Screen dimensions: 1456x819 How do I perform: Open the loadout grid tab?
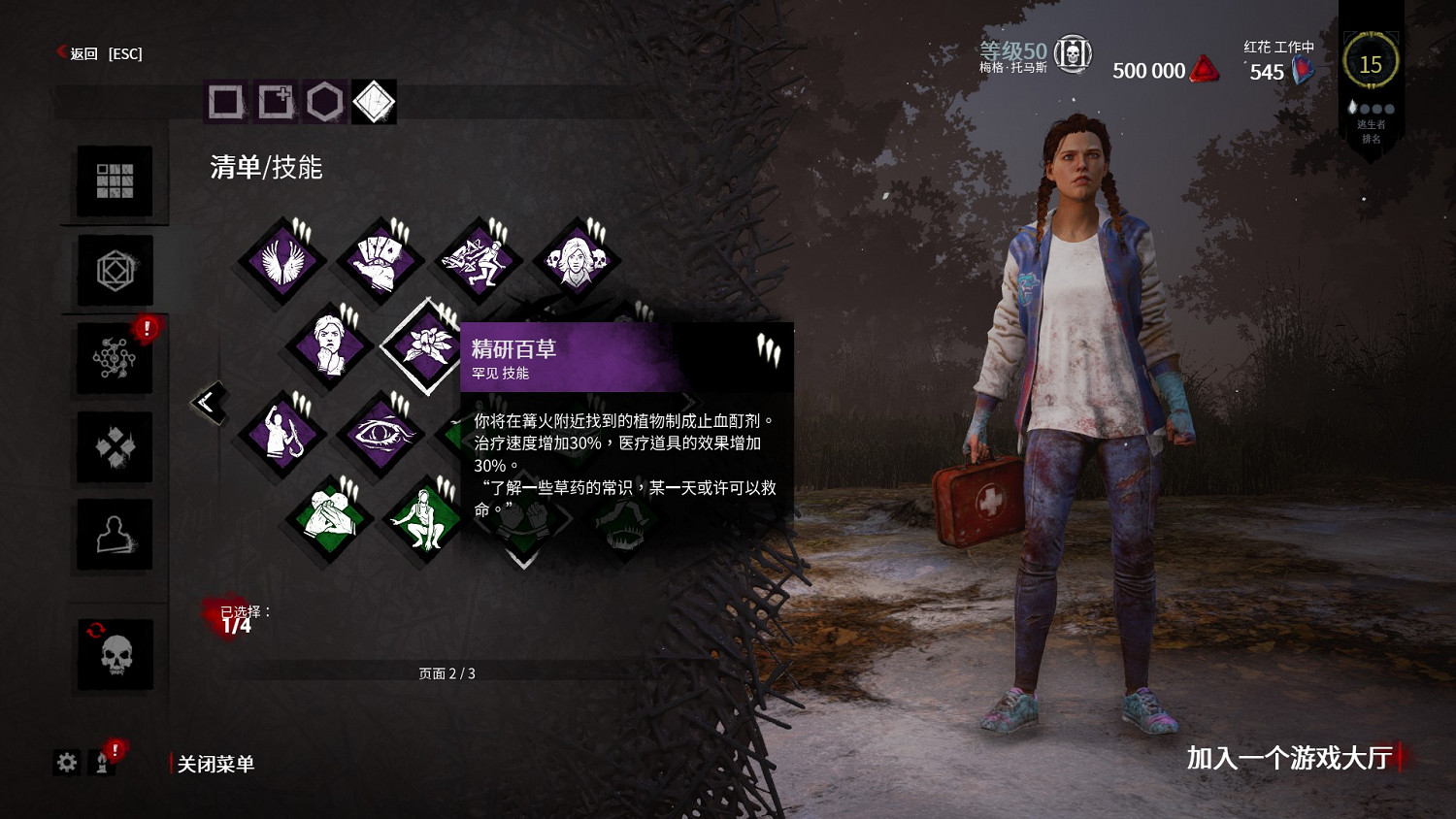(x=115, y=181)
